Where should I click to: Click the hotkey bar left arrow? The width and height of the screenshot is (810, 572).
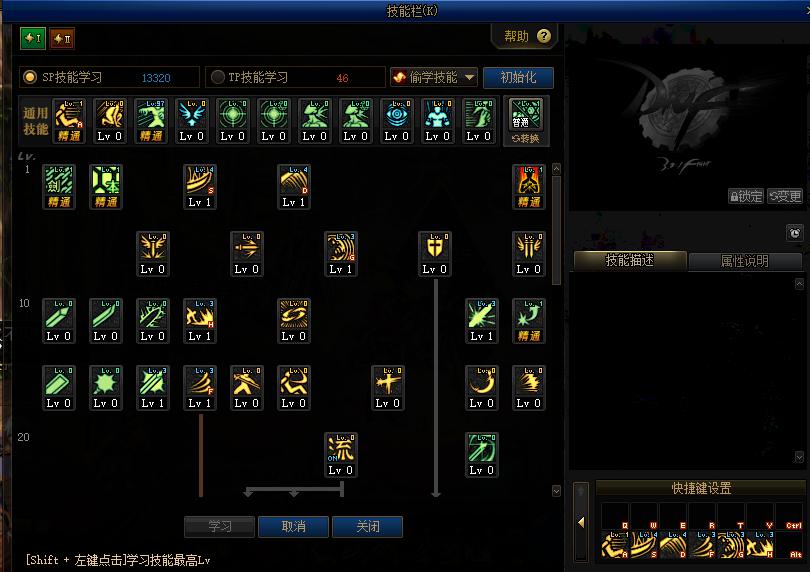581,523
